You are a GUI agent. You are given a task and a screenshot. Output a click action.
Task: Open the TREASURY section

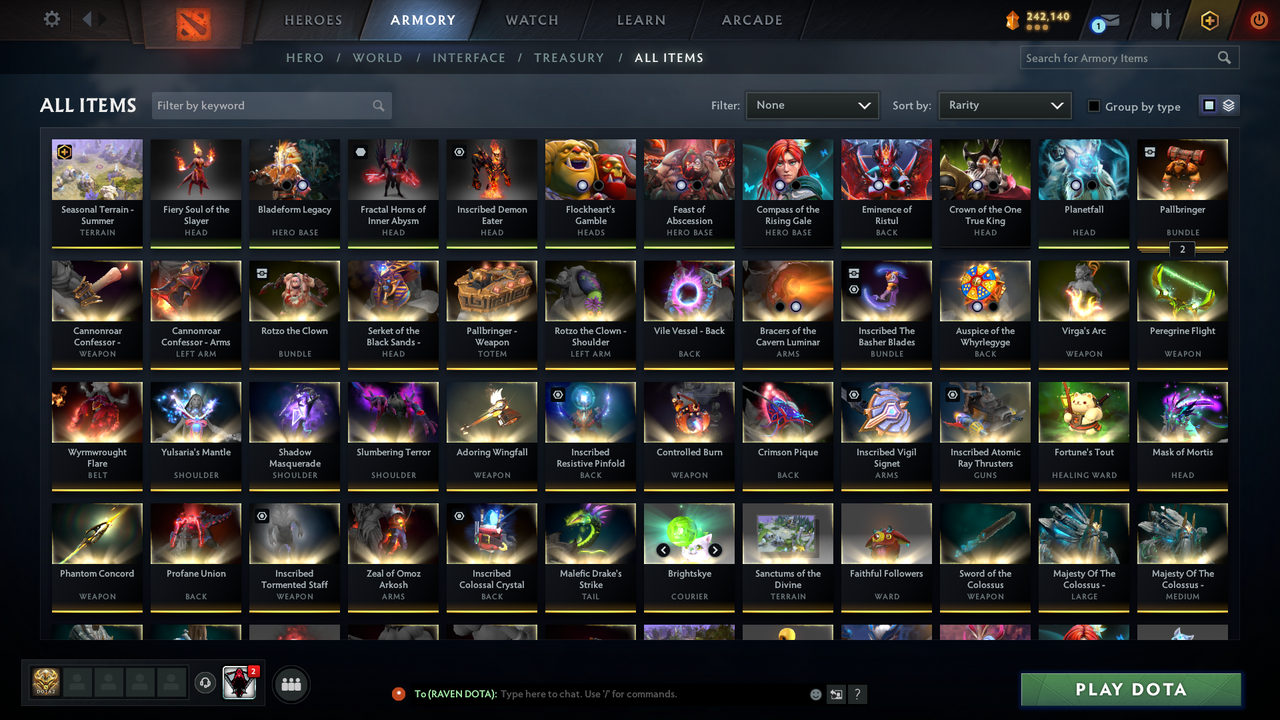[x=569, y=58]
